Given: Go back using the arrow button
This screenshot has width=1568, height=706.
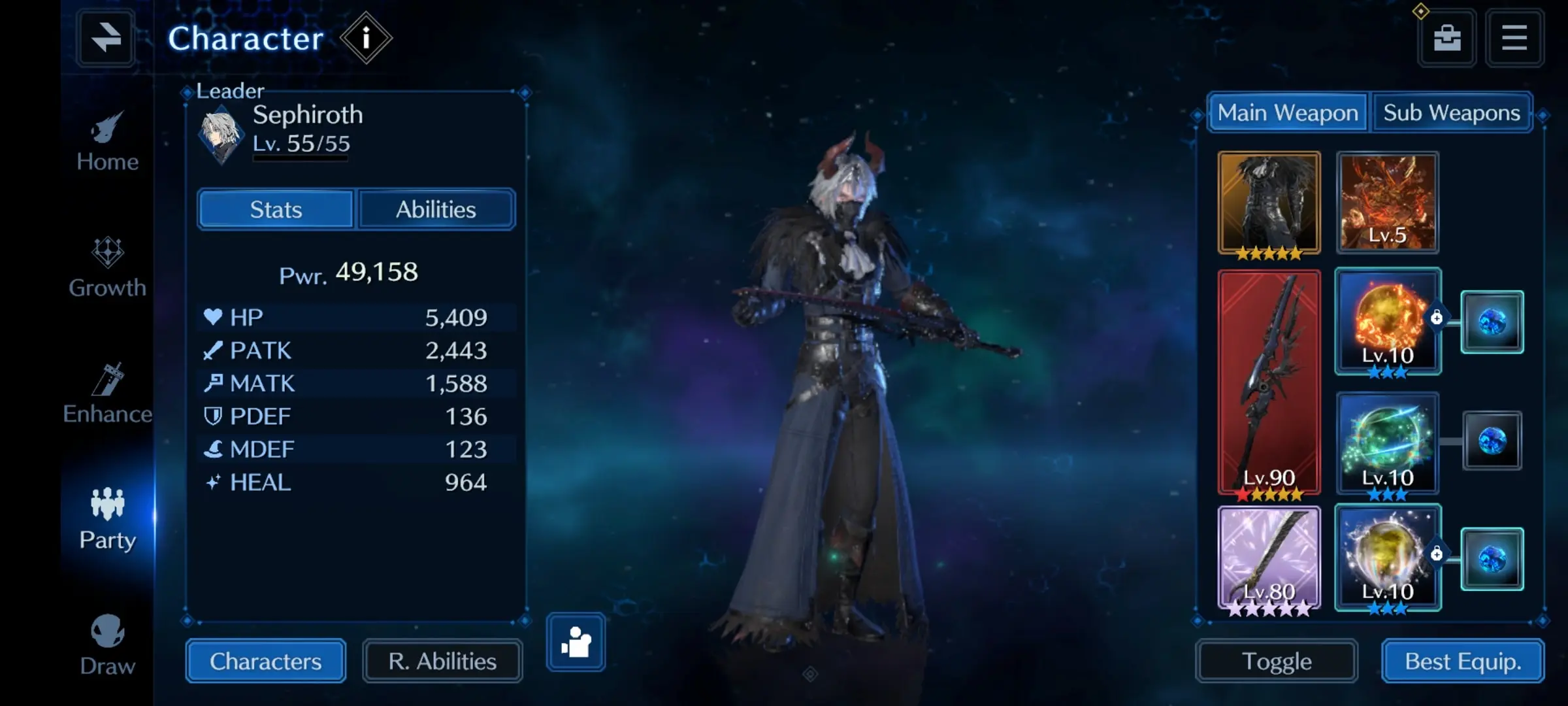Looking at the screenshot, I should pyautogui.click(x=106, y=38).
